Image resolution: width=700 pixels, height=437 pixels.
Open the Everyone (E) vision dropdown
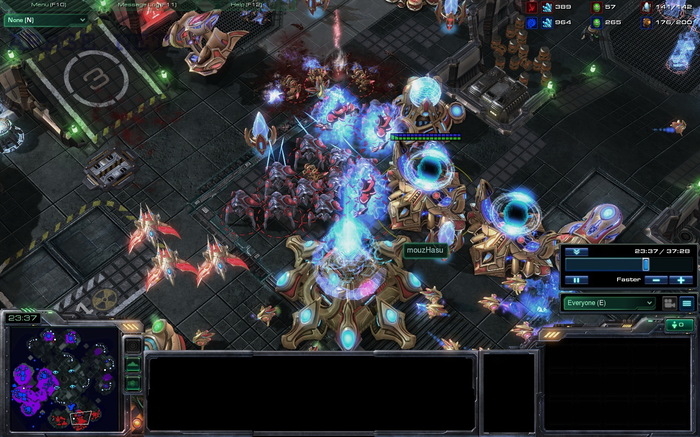click(609, 302)
